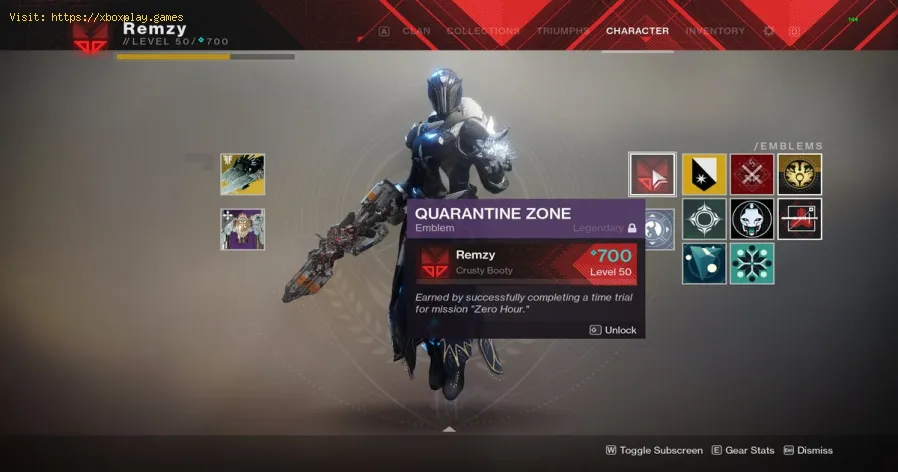
Task: Select the white cat face emblem
Action: 752,219
